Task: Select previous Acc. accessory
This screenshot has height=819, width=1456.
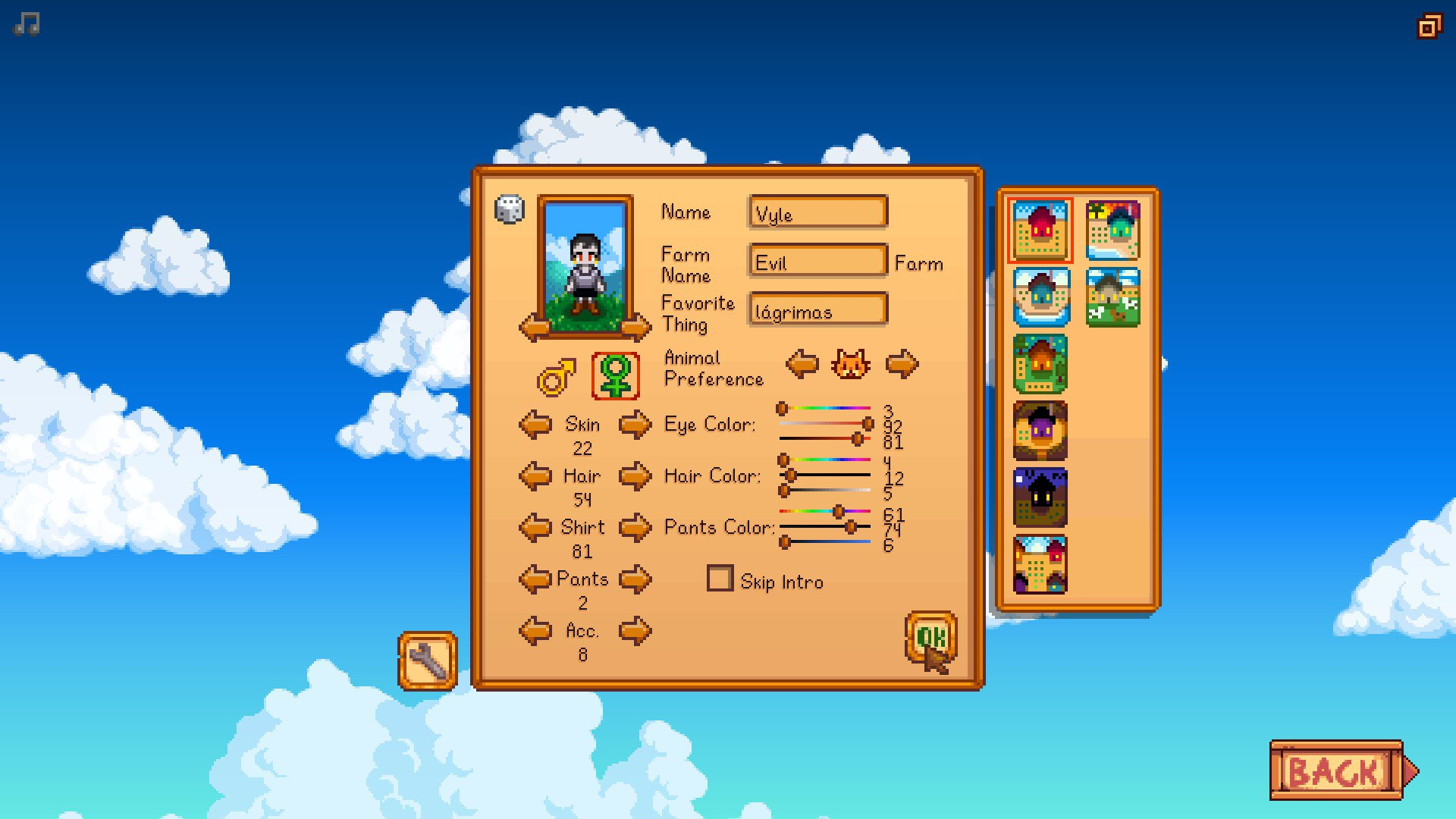Action: point(535,631)
